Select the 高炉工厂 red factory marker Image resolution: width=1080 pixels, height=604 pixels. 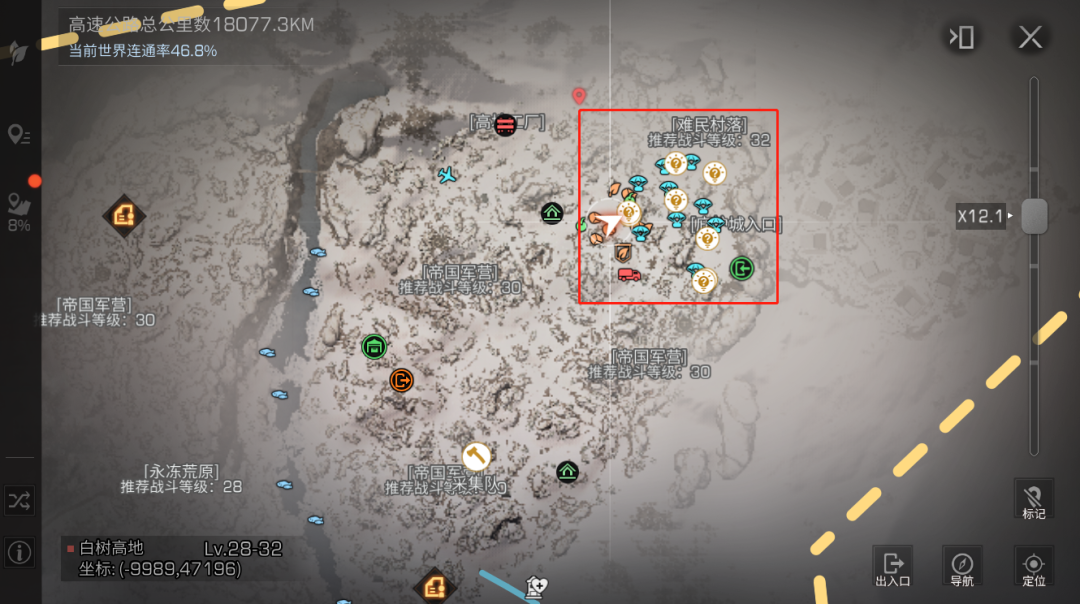point(505,124)
